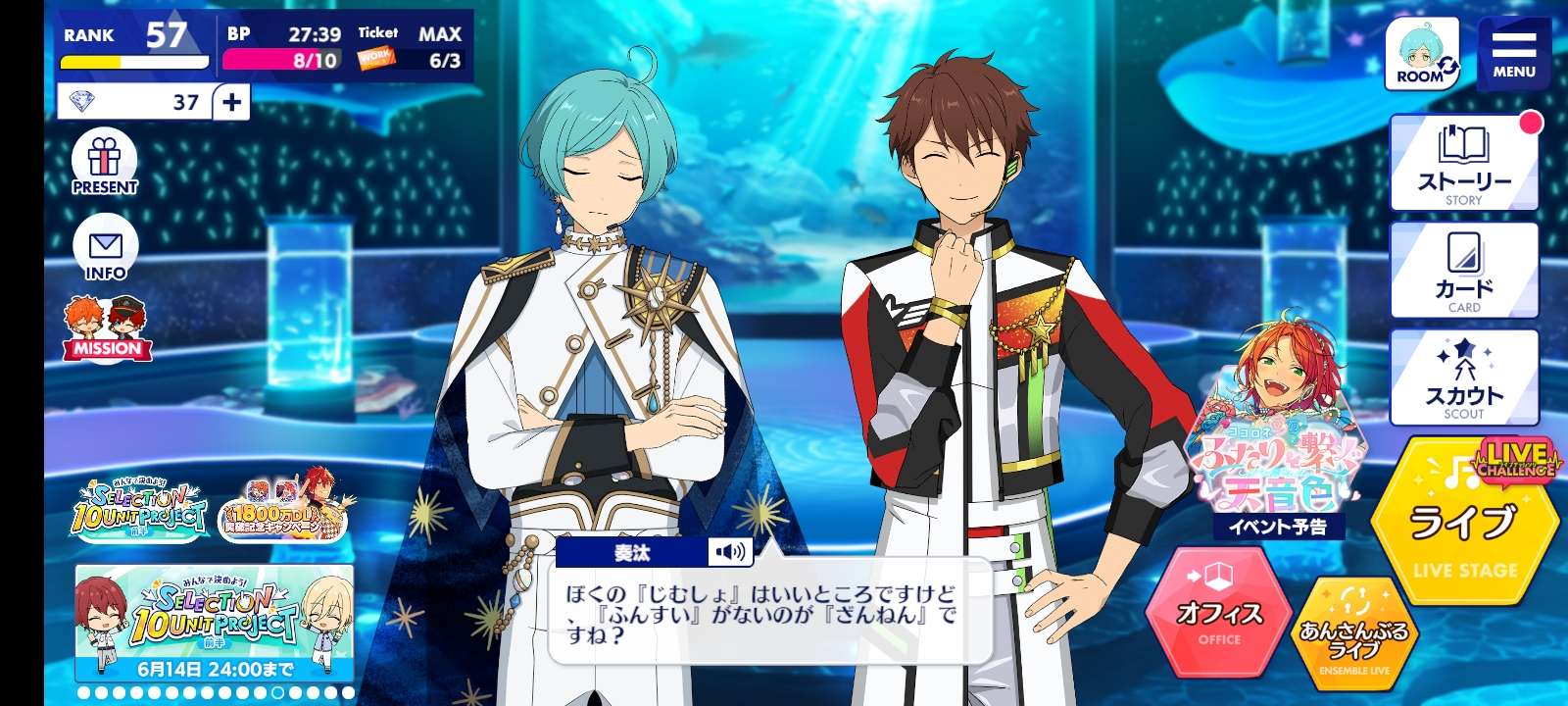
Task: Add diamonds with the plus button
Action: pos(232,102)
